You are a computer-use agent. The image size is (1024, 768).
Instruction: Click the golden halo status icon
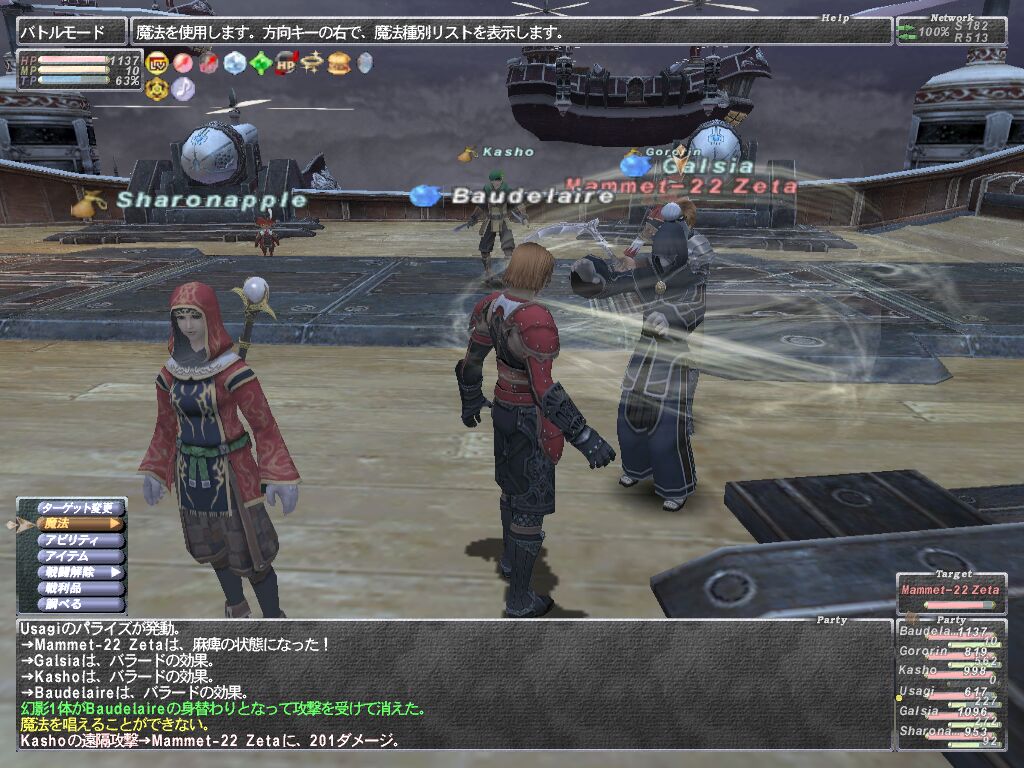pyautogui.click(x=313, y=63)
